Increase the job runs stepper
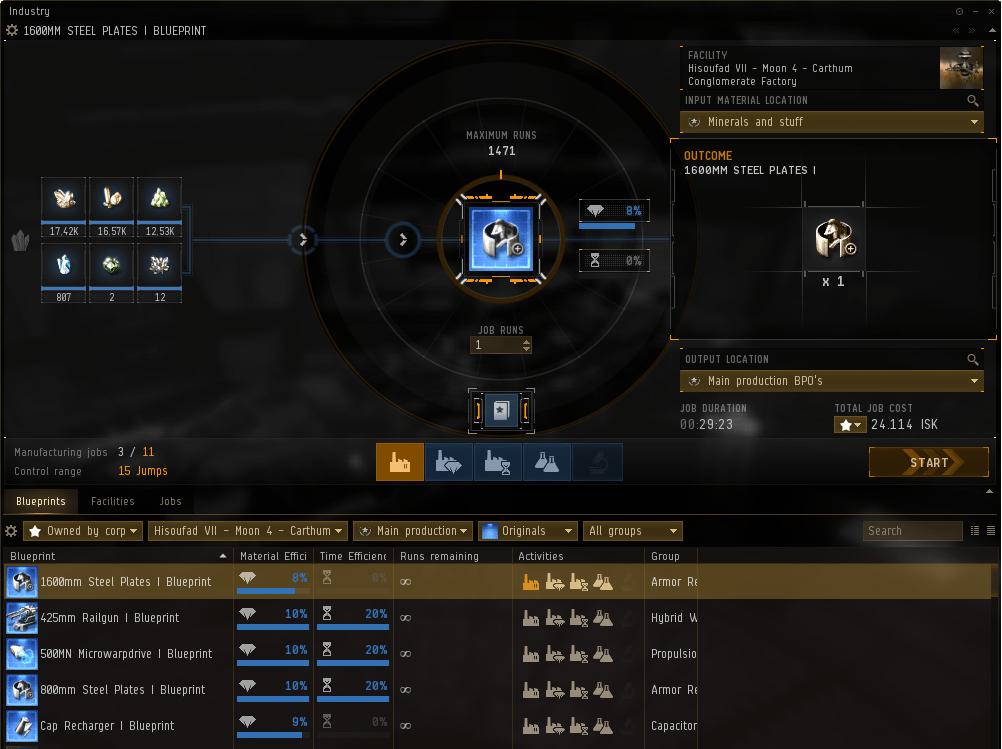This screenshot has width=1002, height=749. 527,341
